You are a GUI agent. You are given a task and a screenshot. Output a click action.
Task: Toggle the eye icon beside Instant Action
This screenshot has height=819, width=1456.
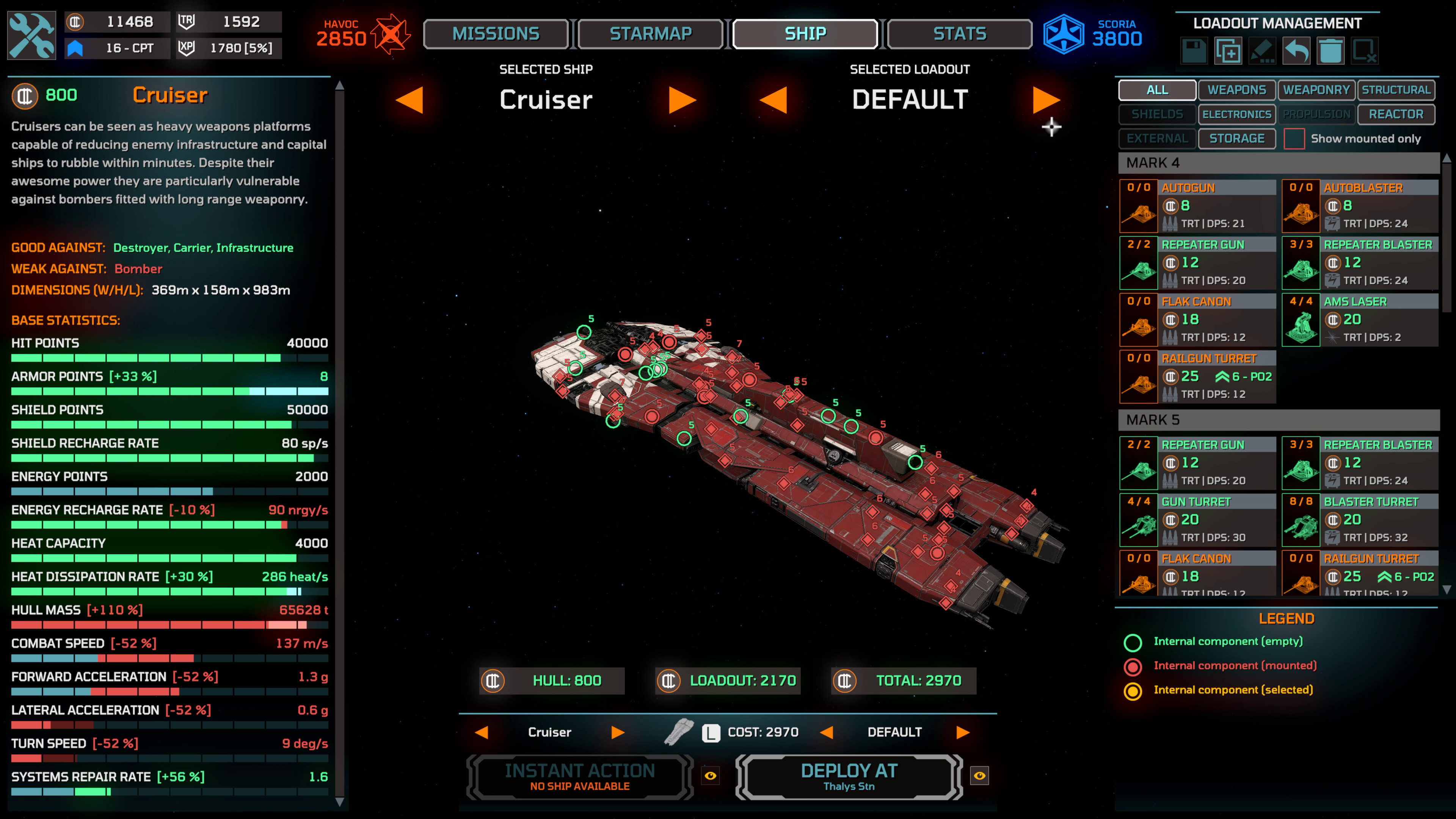711,776
